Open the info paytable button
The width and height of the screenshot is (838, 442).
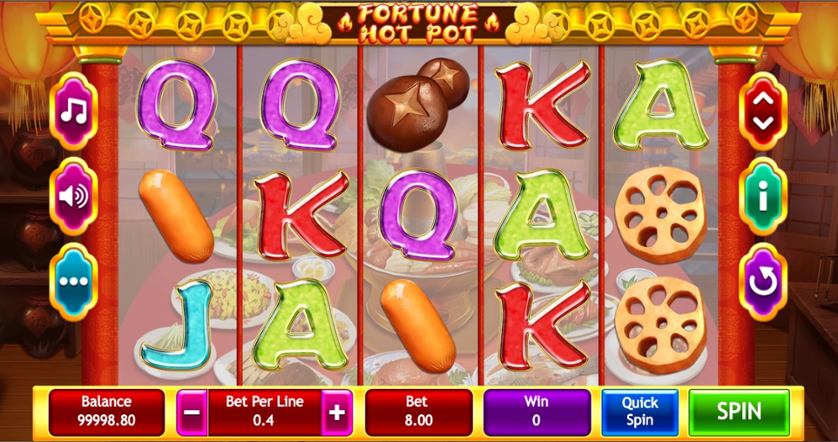(x=763, y=196)
